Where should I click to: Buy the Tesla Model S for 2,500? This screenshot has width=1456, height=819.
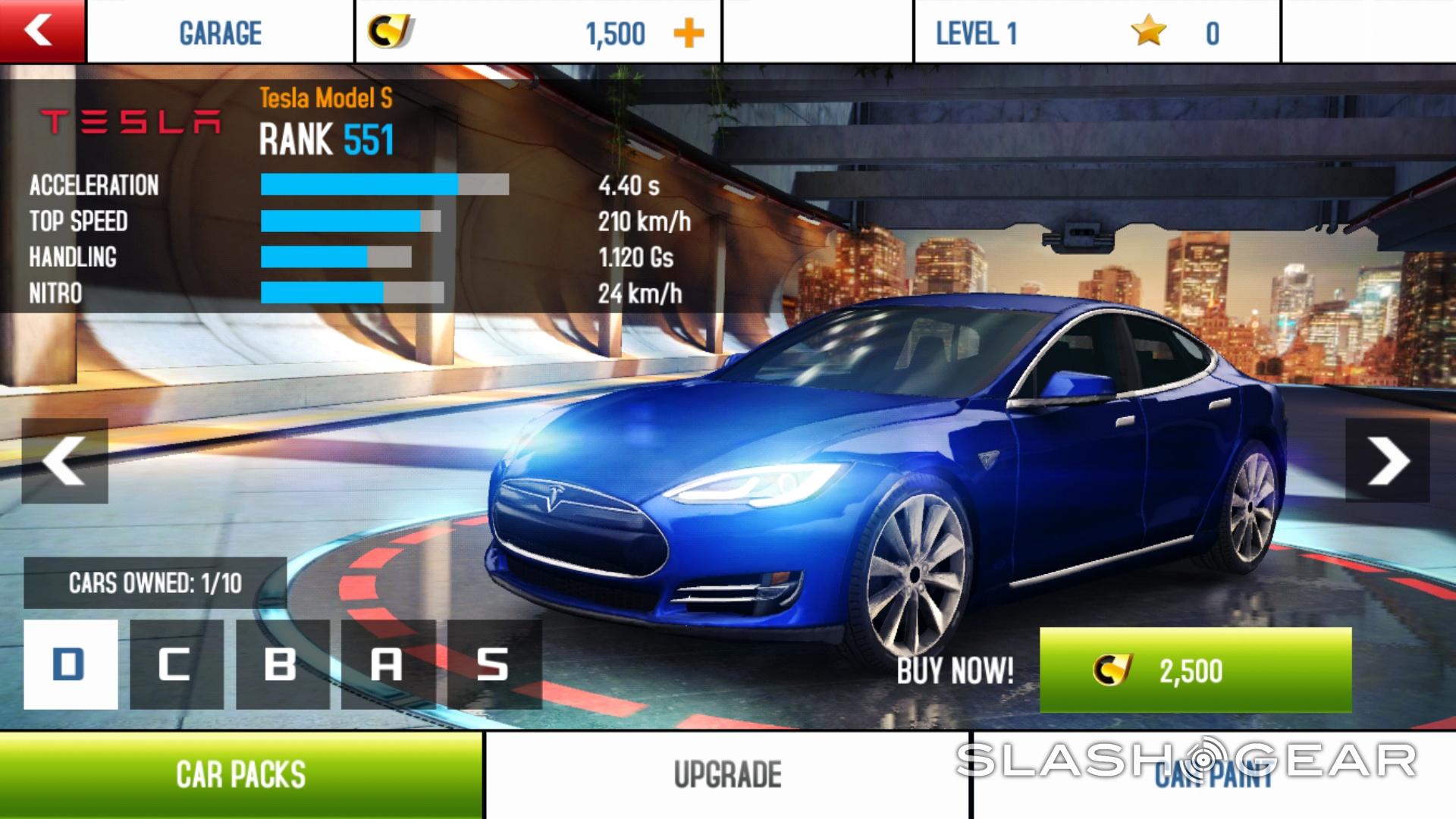point(1195,670)
